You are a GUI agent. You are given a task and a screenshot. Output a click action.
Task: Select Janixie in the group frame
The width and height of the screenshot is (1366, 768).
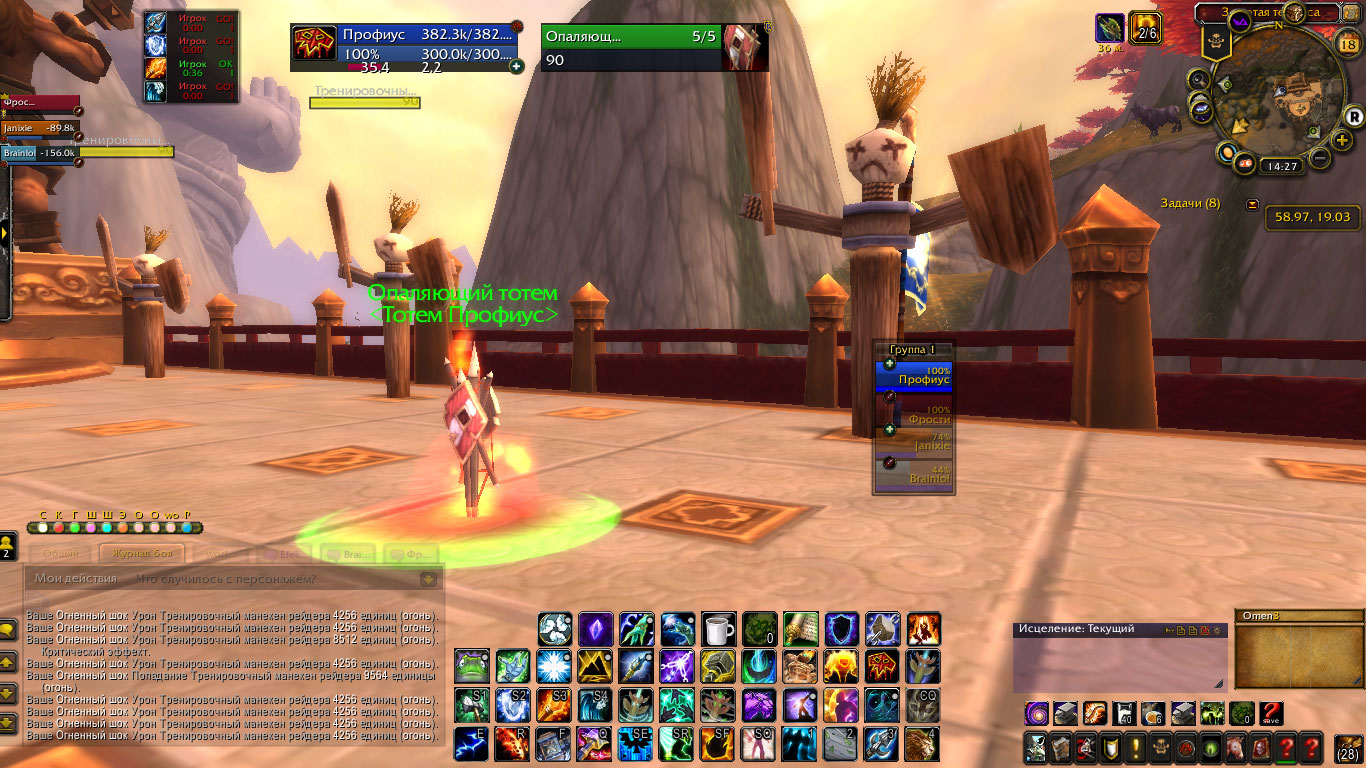pos(915,442)
